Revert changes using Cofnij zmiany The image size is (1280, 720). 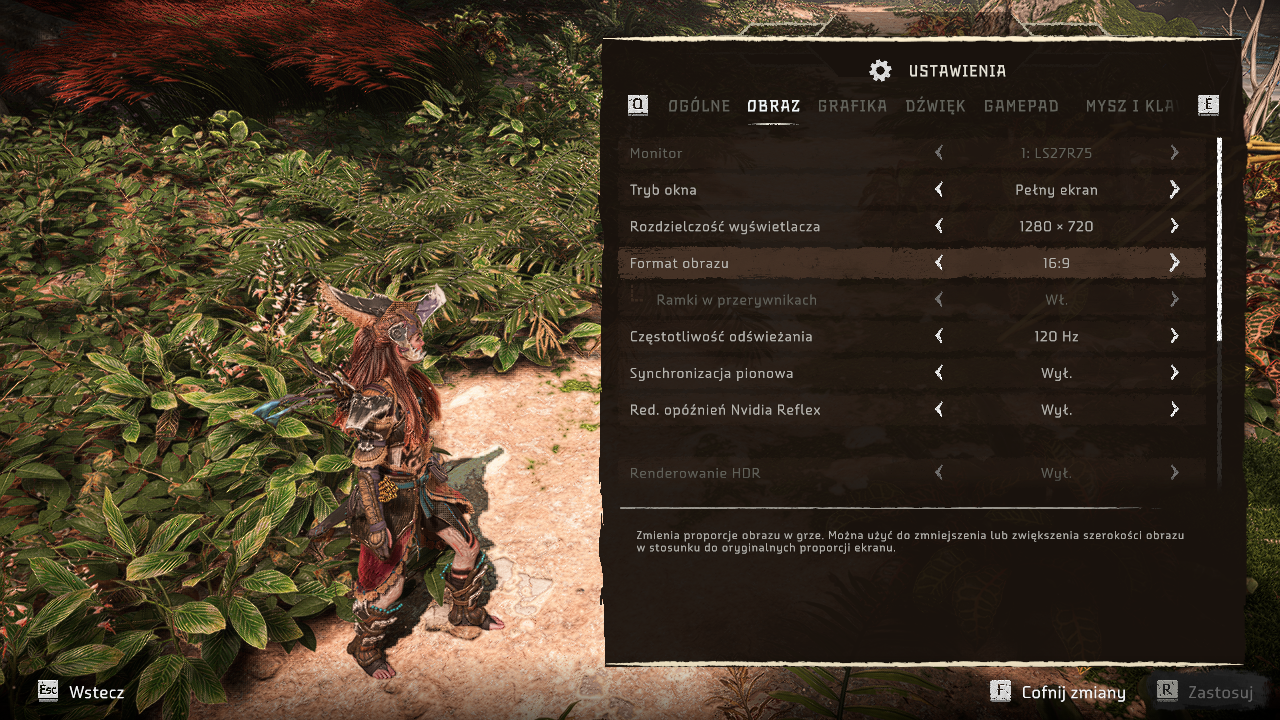[1058, 692]
